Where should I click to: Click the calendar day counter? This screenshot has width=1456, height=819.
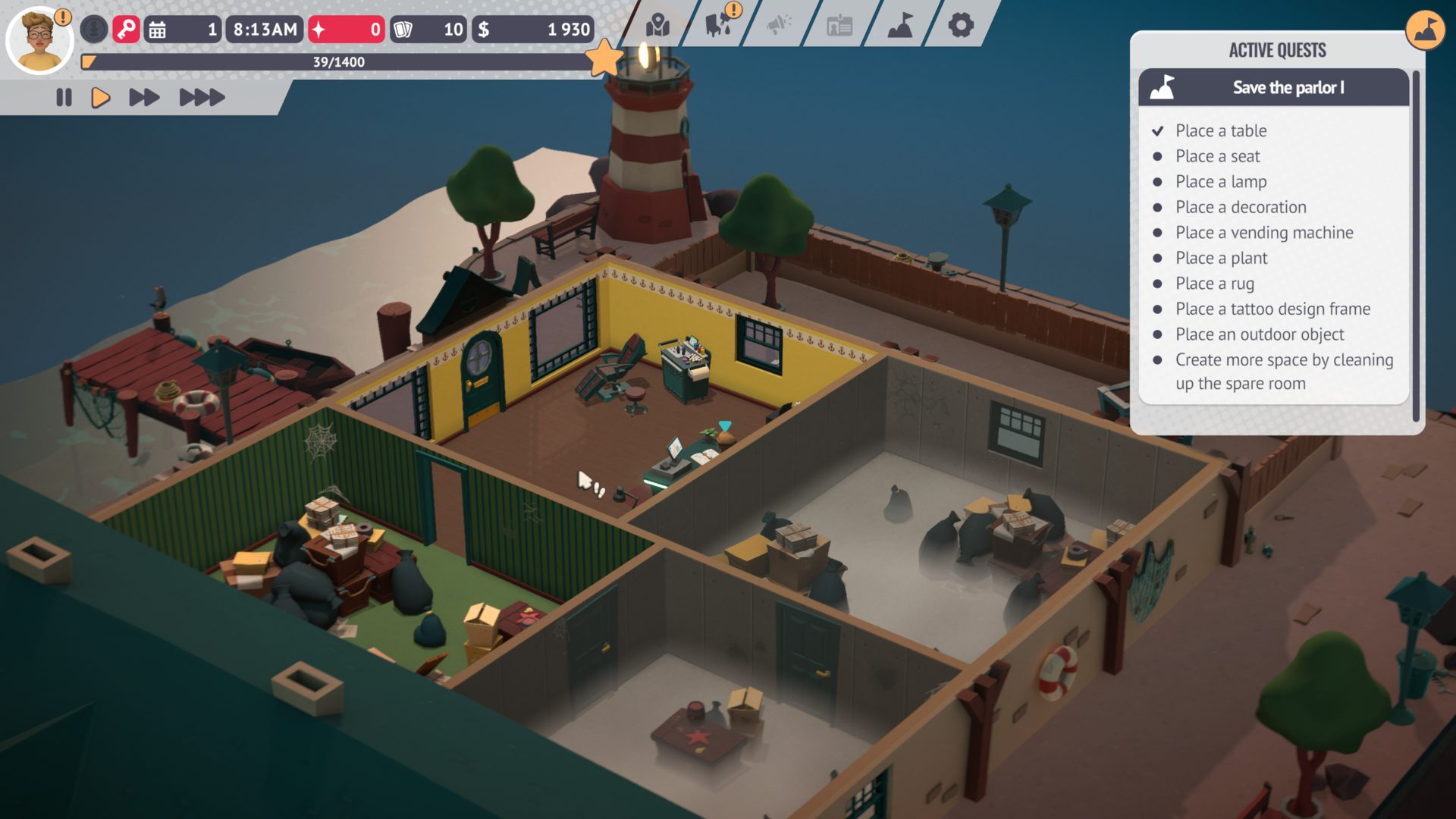point(183,30)
